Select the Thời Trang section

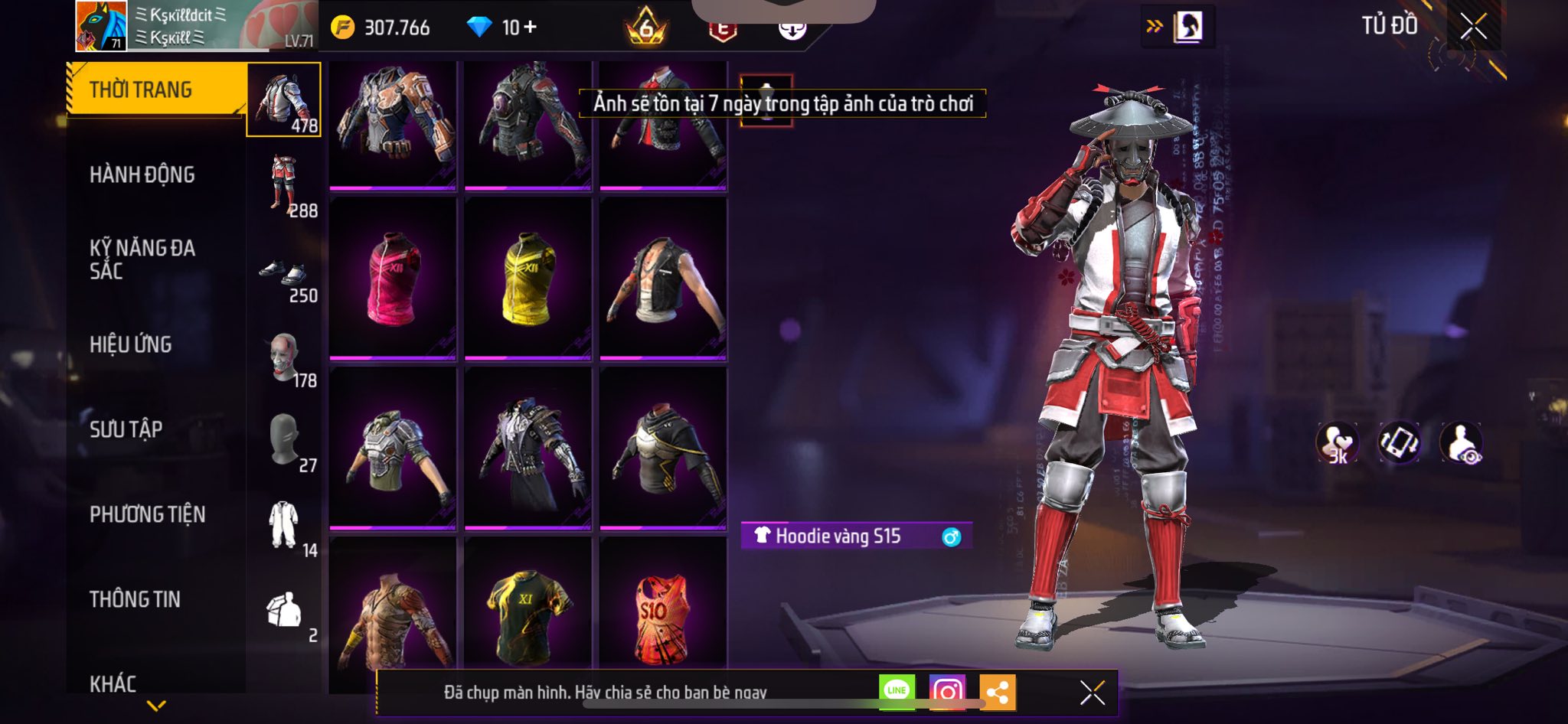point(141,90)
